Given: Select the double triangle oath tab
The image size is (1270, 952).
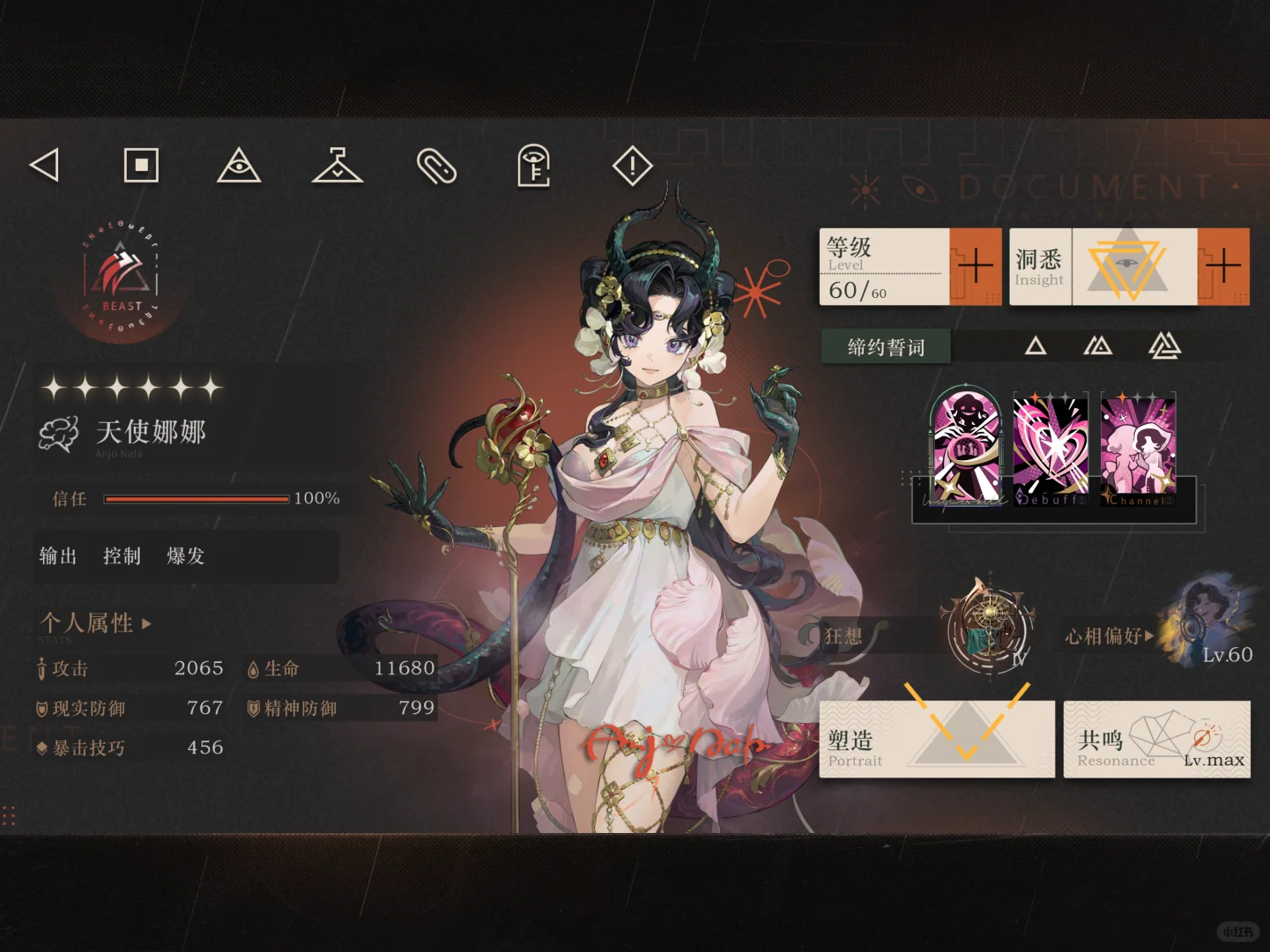Looking at the screenshot, I should point(1098,346).
